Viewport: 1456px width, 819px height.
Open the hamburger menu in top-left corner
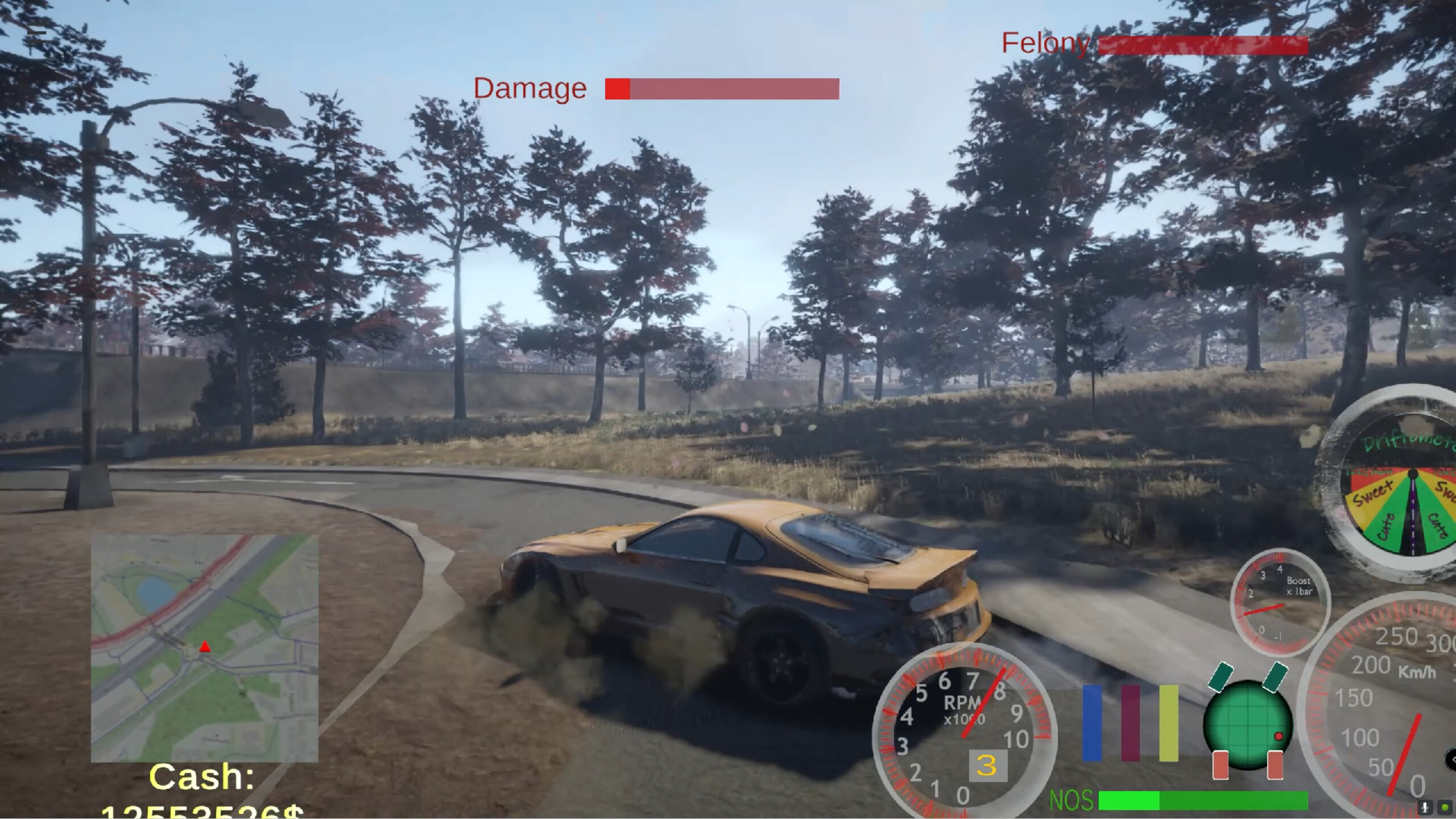coord(36,31)
